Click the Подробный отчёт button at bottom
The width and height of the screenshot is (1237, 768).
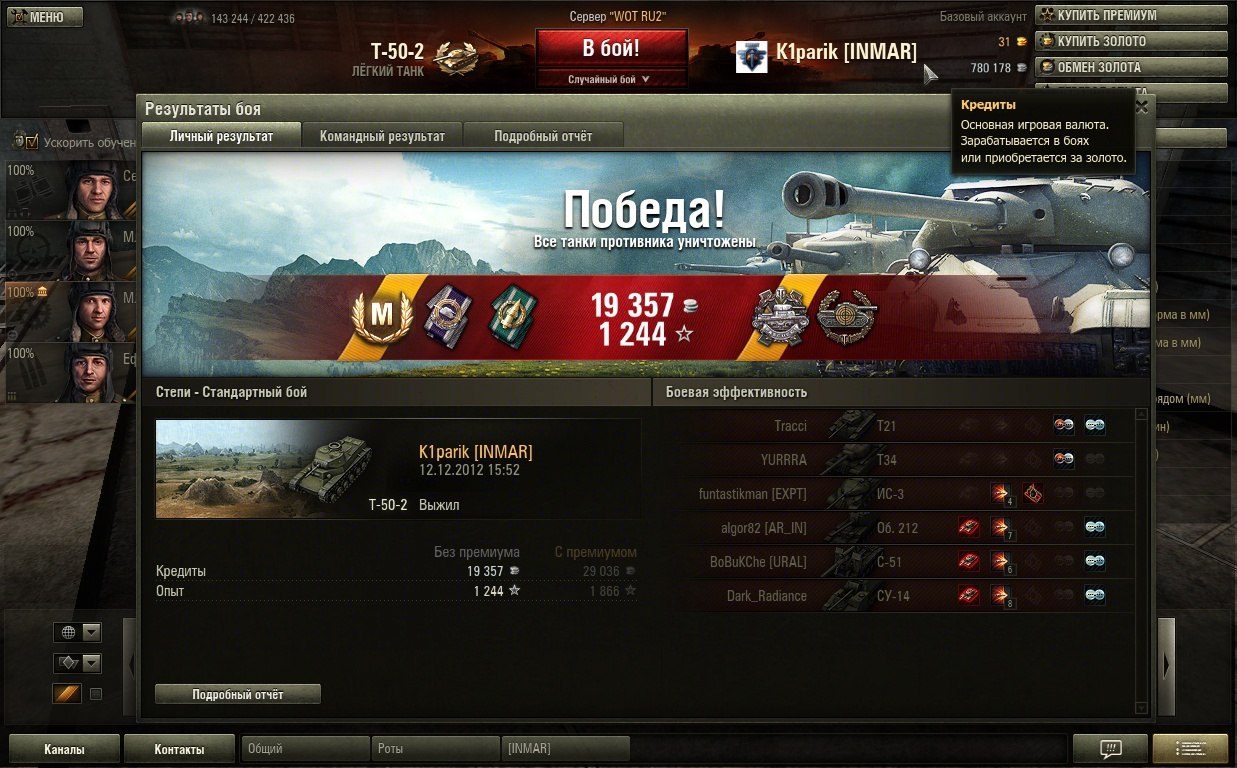(238, 694)
